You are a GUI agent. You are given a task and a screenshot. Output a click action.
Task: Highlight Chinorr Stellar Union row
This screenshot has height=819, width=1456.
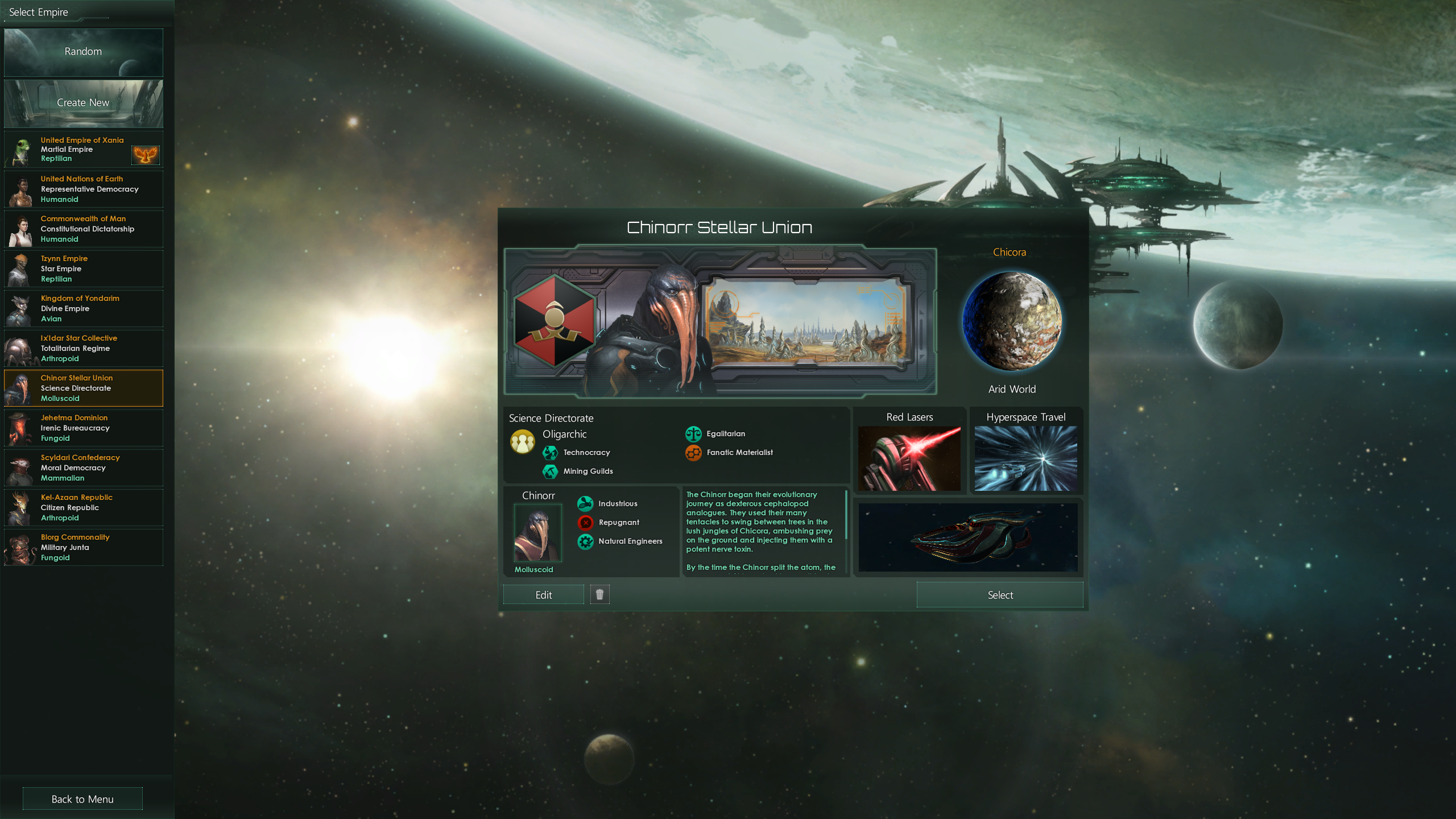(x=83, y=388)
